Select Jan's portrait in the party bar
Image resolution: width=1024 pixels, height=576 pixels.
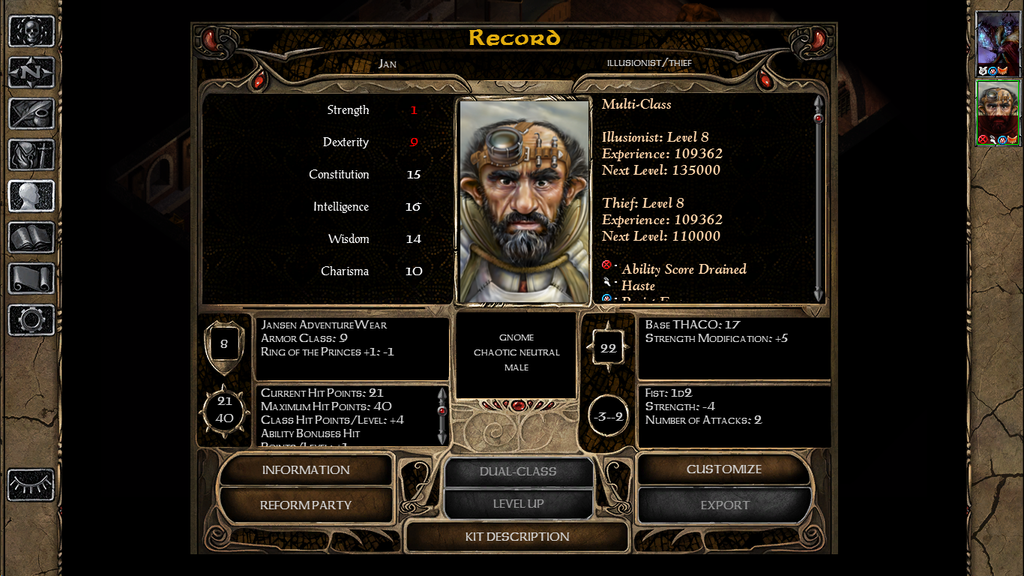[997, 110]
